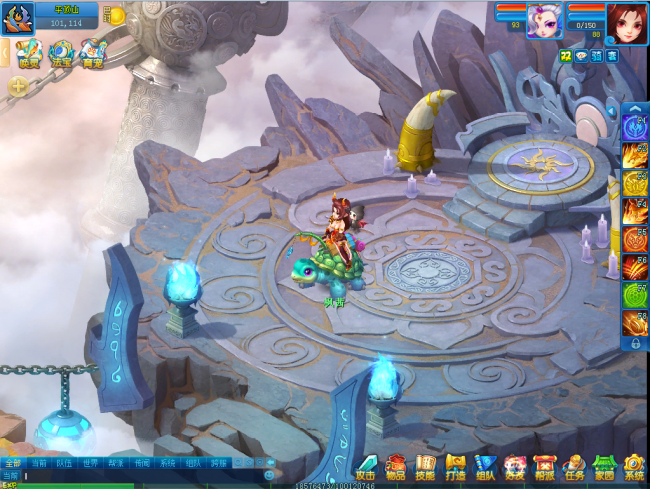
Task: Open the 系统 (System) settings
Action: pos(634,466)
